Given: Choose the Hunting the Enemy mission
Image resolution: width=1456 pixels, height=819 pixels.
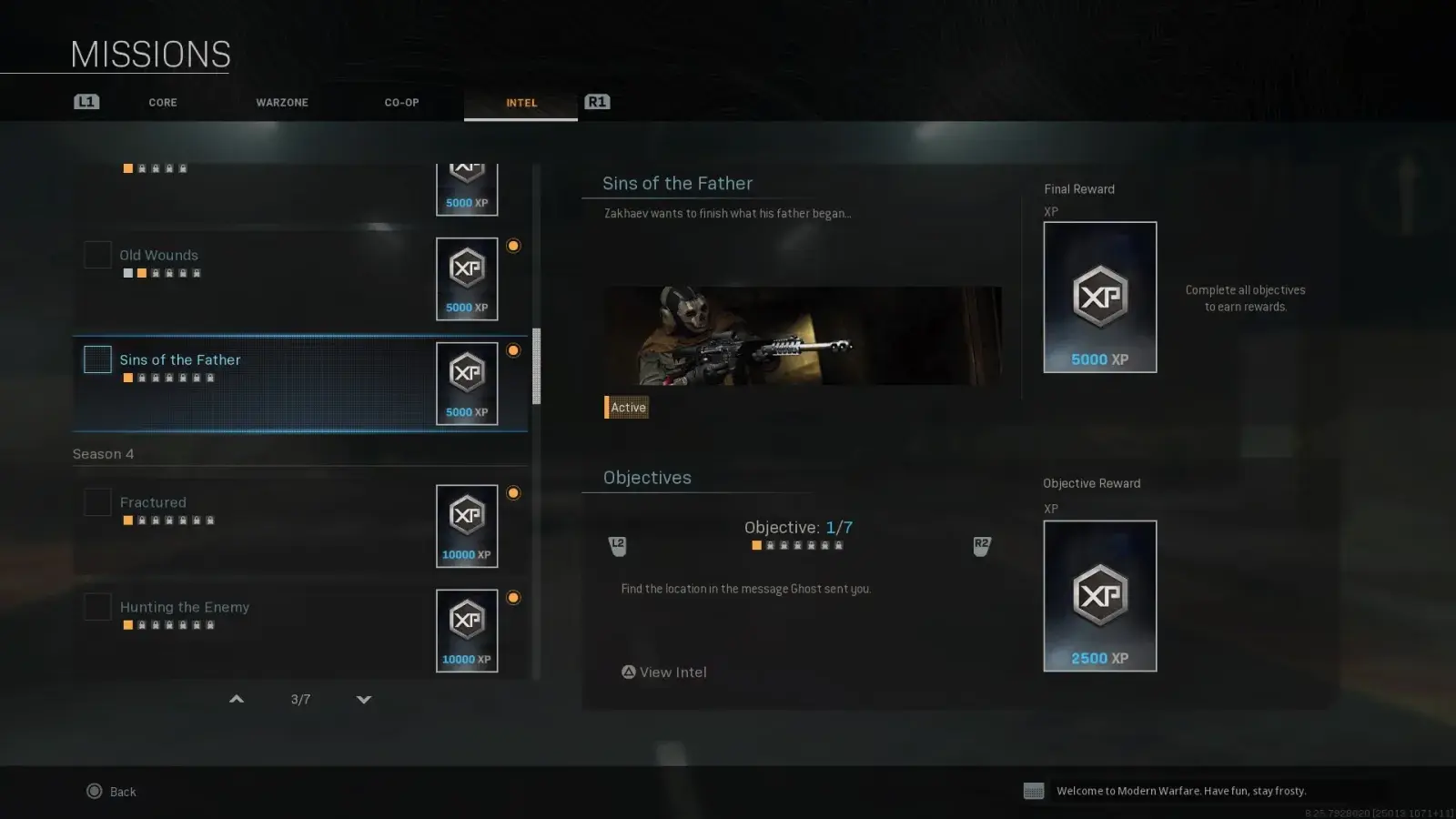Looking at the screenshot, I should click(185, 607).
